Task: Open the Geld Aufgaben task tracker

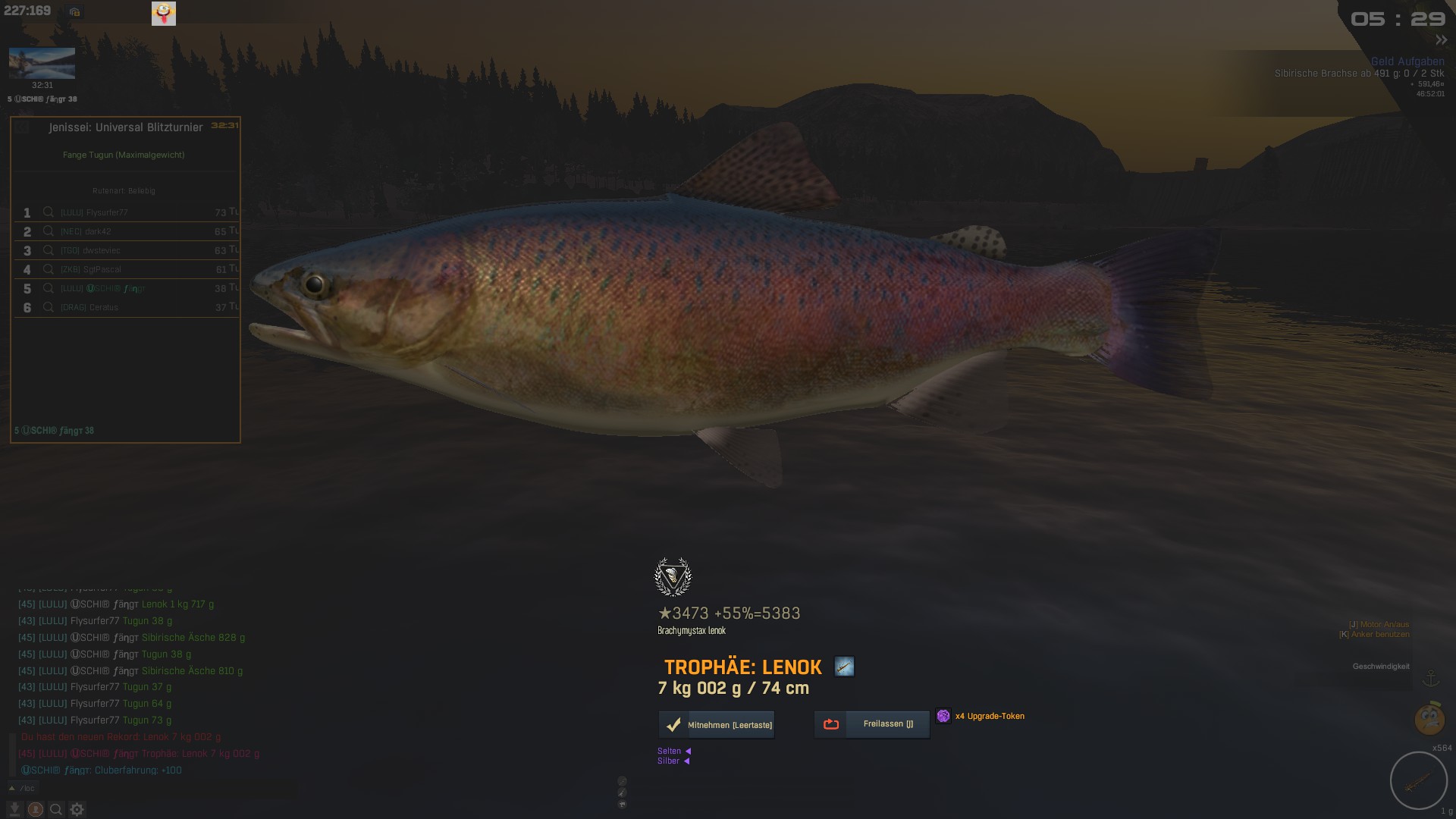Action: click(x=1407, y=61)
